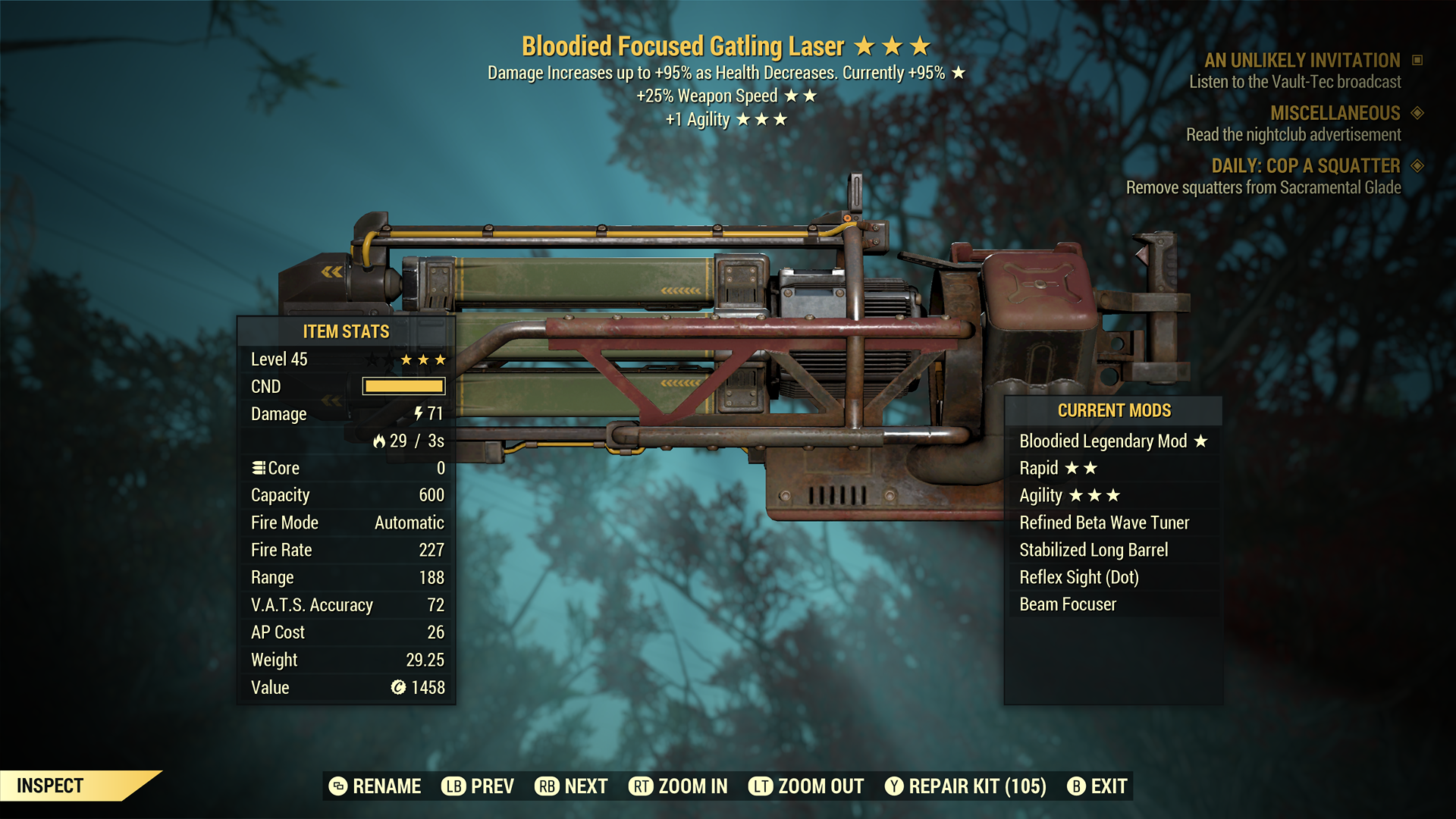This screenshot has width=1456, height=819.
Task: Open the Daily: Cop a Squatter quest
Action: (1305, 166)
